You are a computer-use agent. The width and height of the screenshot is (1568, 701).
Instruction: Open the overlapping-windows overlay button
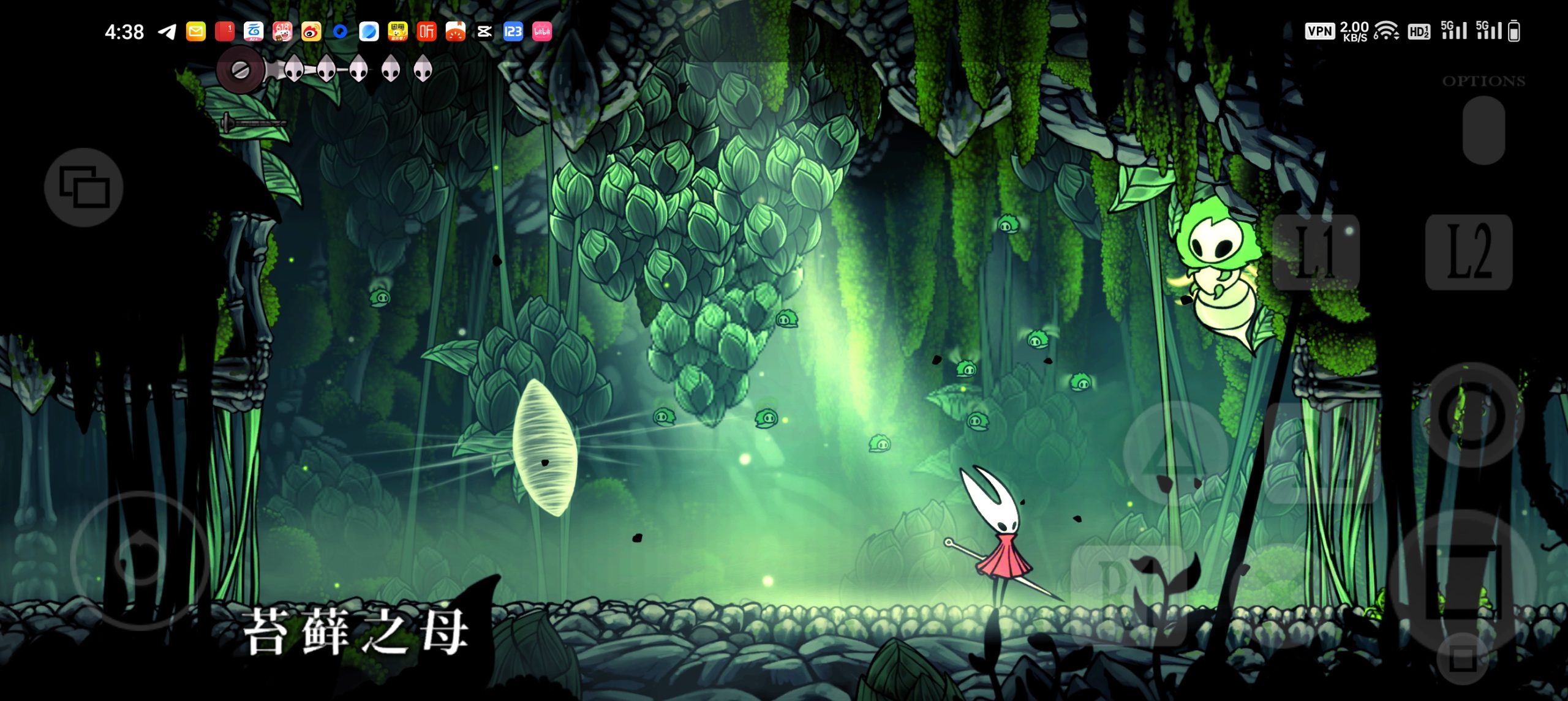pos(84,187)
